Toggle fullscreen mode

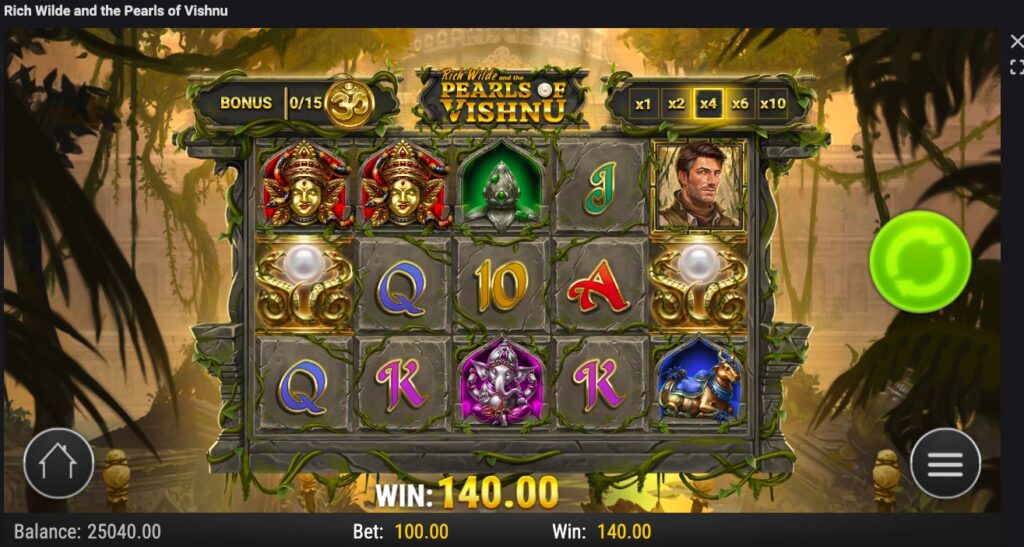click(x=1016, y=67)
